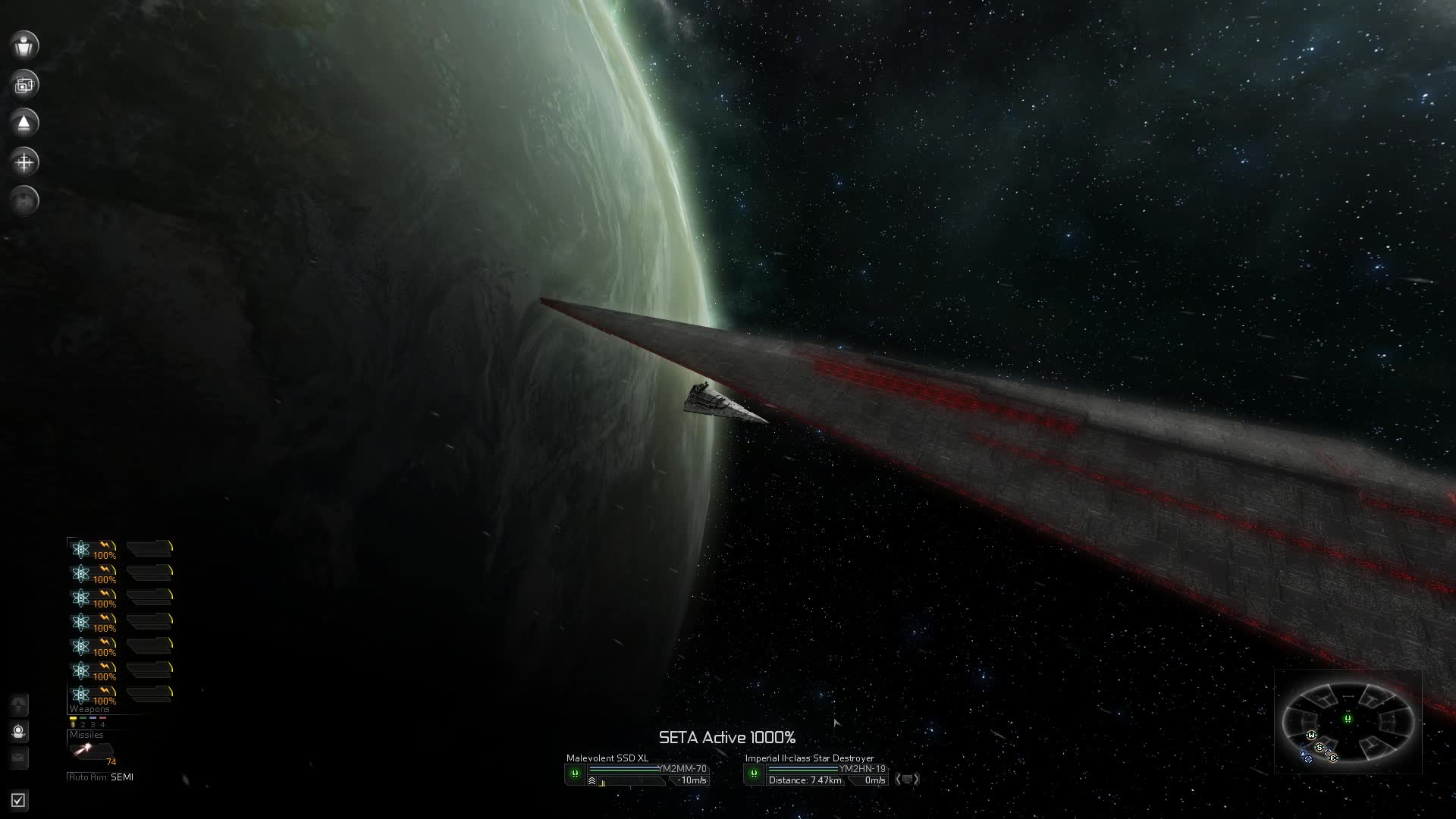
Task: Toggle the checkbox at the bottom-left corner
Action: (19, 800)
